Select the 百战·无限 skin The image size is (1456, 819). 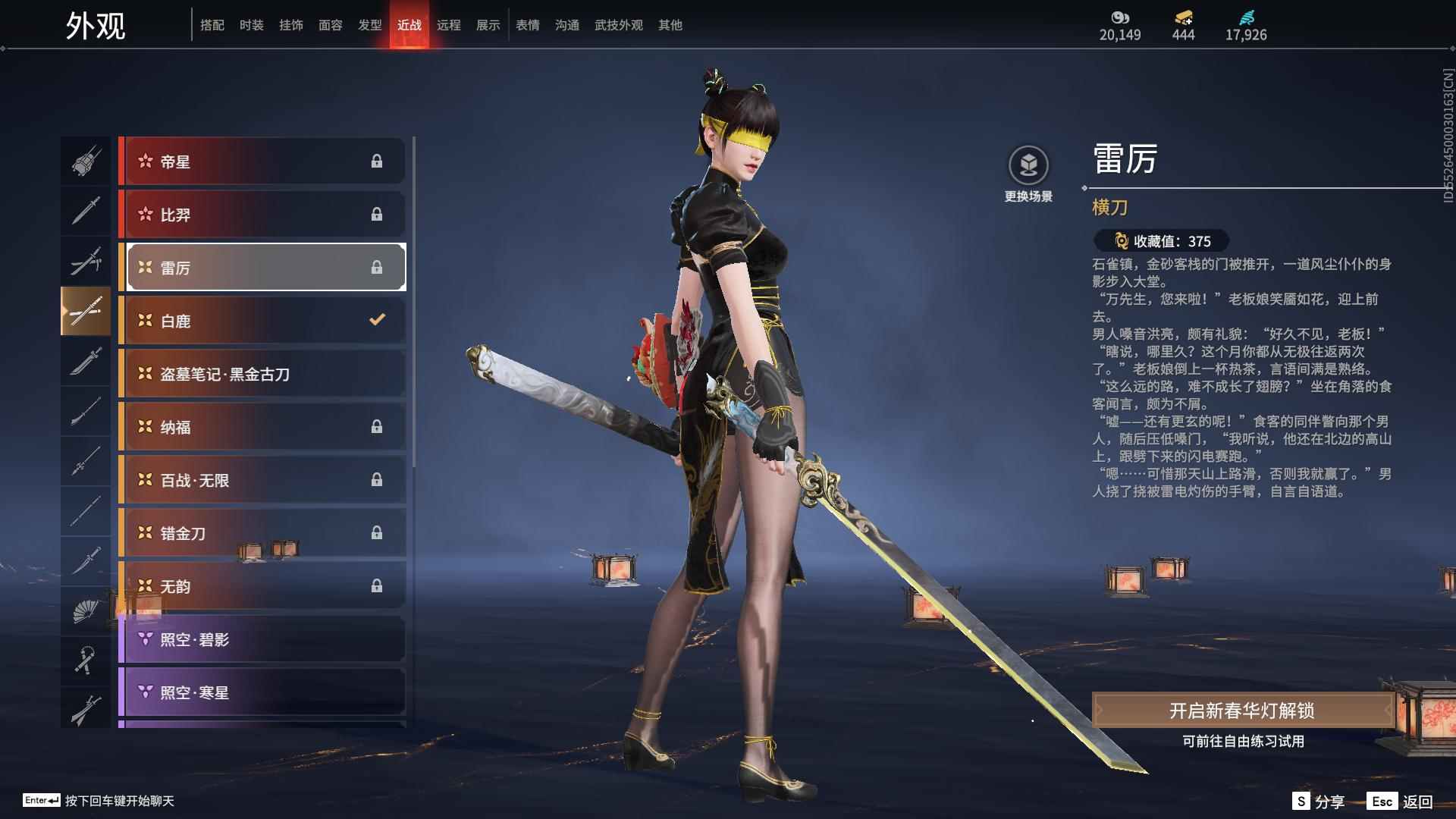(x=262, y=480)
